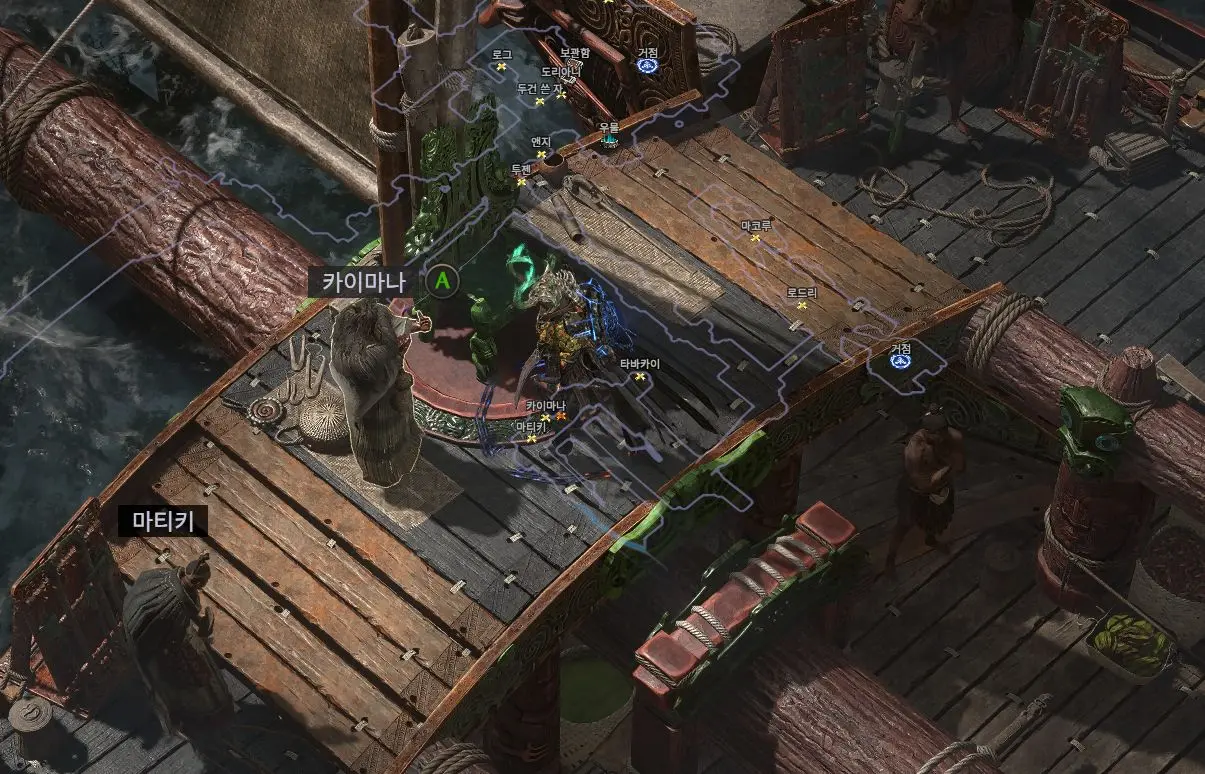
Task: Choose the 도리아니 map marker
Action: point(561,94)
